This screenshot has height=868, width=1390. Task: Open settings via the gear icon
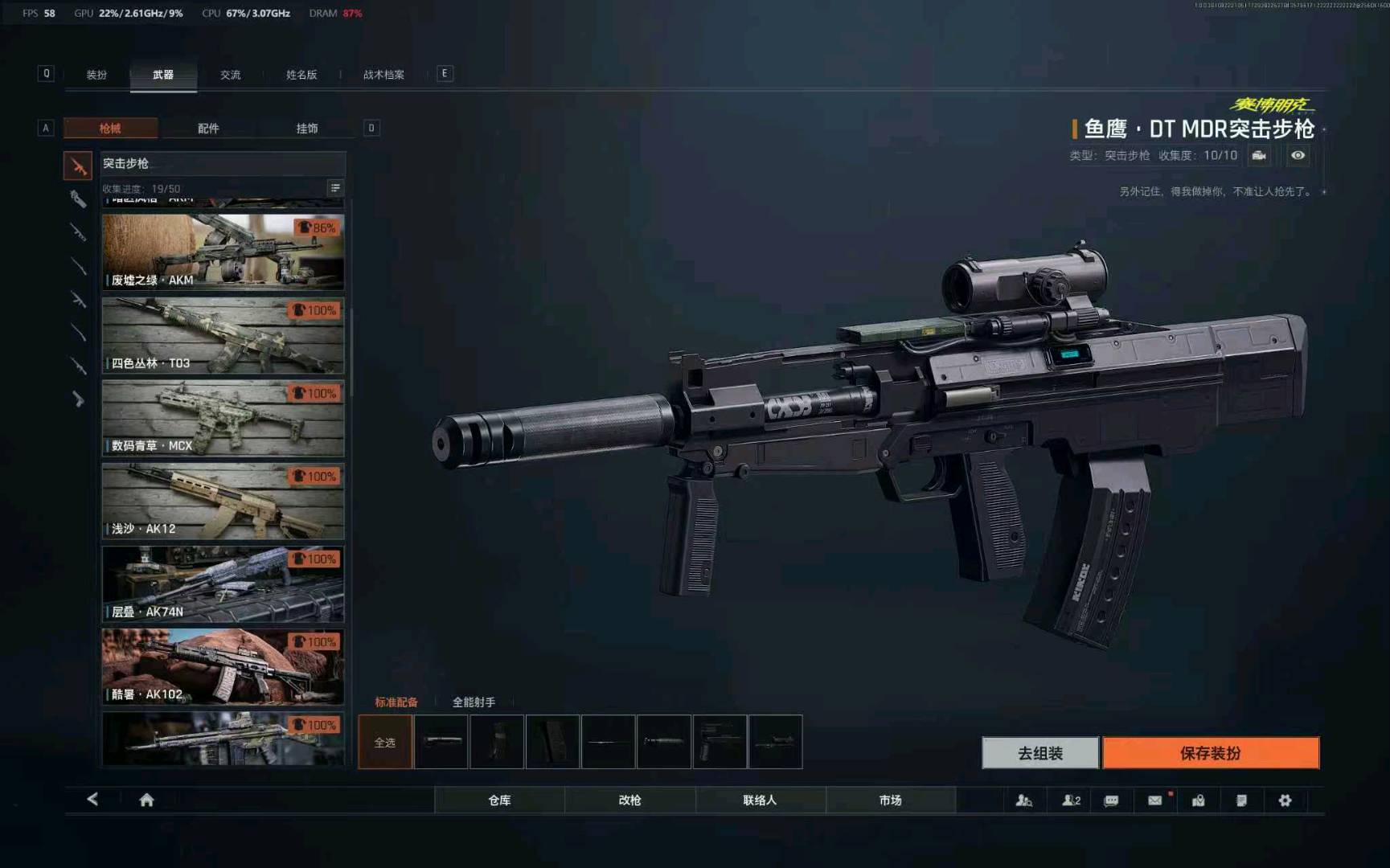1285,800
